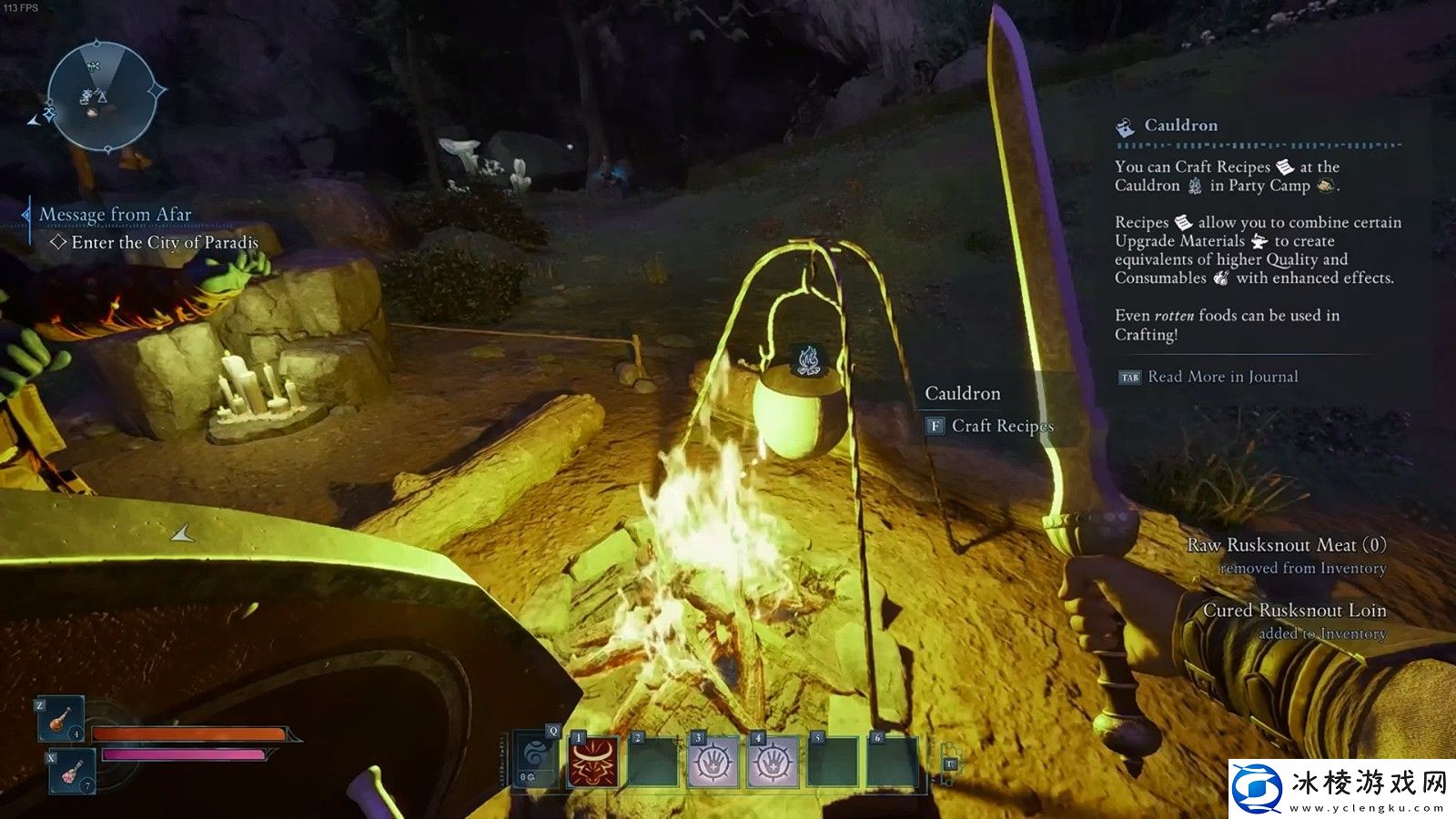1456x819 pixels.
Task: Use the orange health potion slot
Action: tap(62, 719)
